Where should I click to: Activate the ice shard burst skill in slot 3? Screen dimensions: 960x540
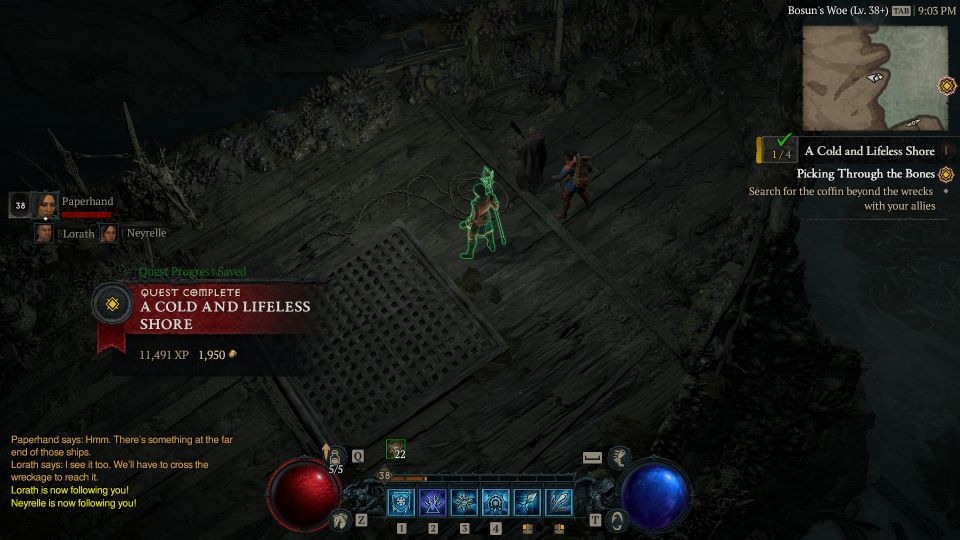[465, 502]
